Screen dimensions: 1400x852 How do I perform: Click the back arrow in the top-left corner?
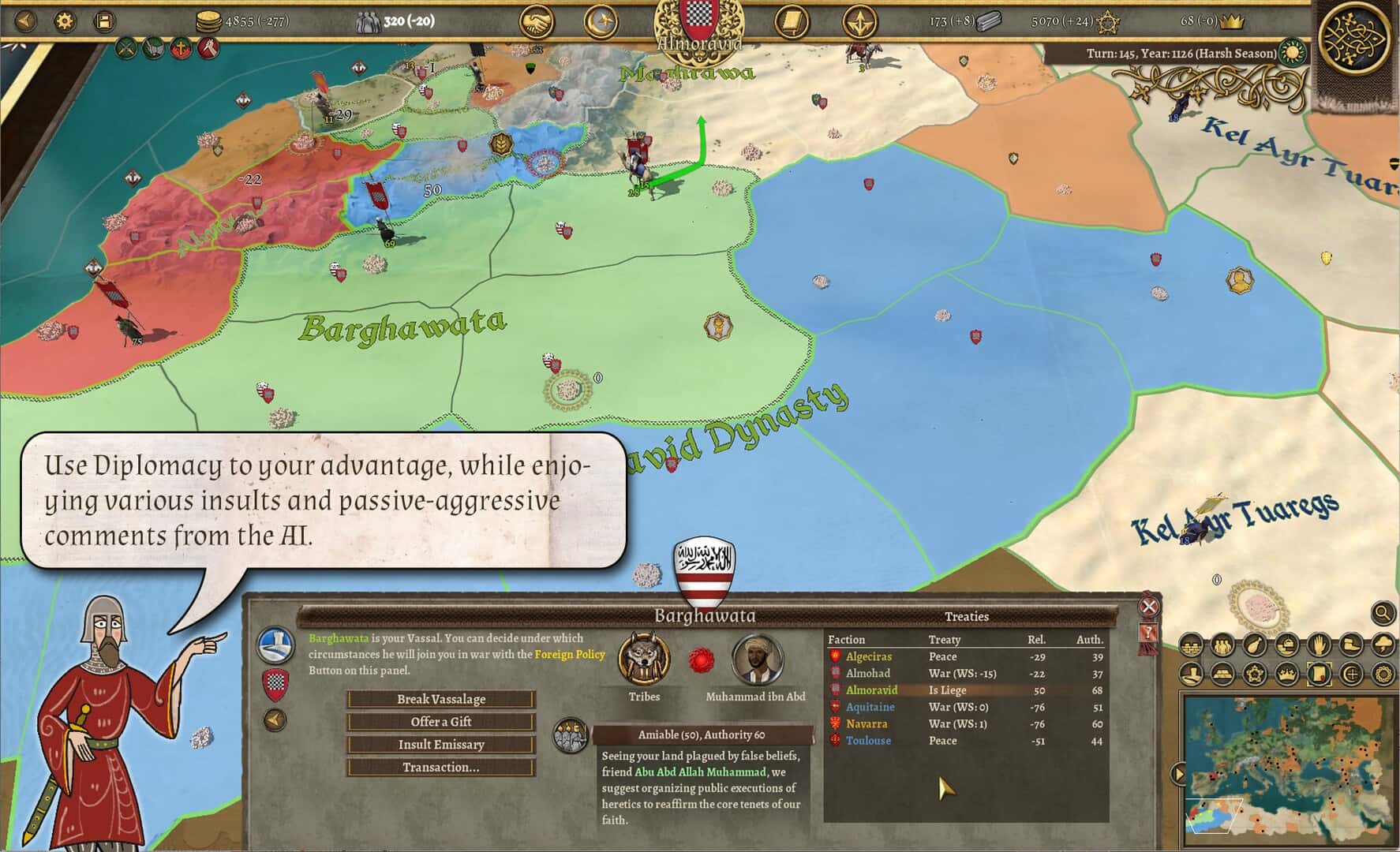(x=26, y=21)
